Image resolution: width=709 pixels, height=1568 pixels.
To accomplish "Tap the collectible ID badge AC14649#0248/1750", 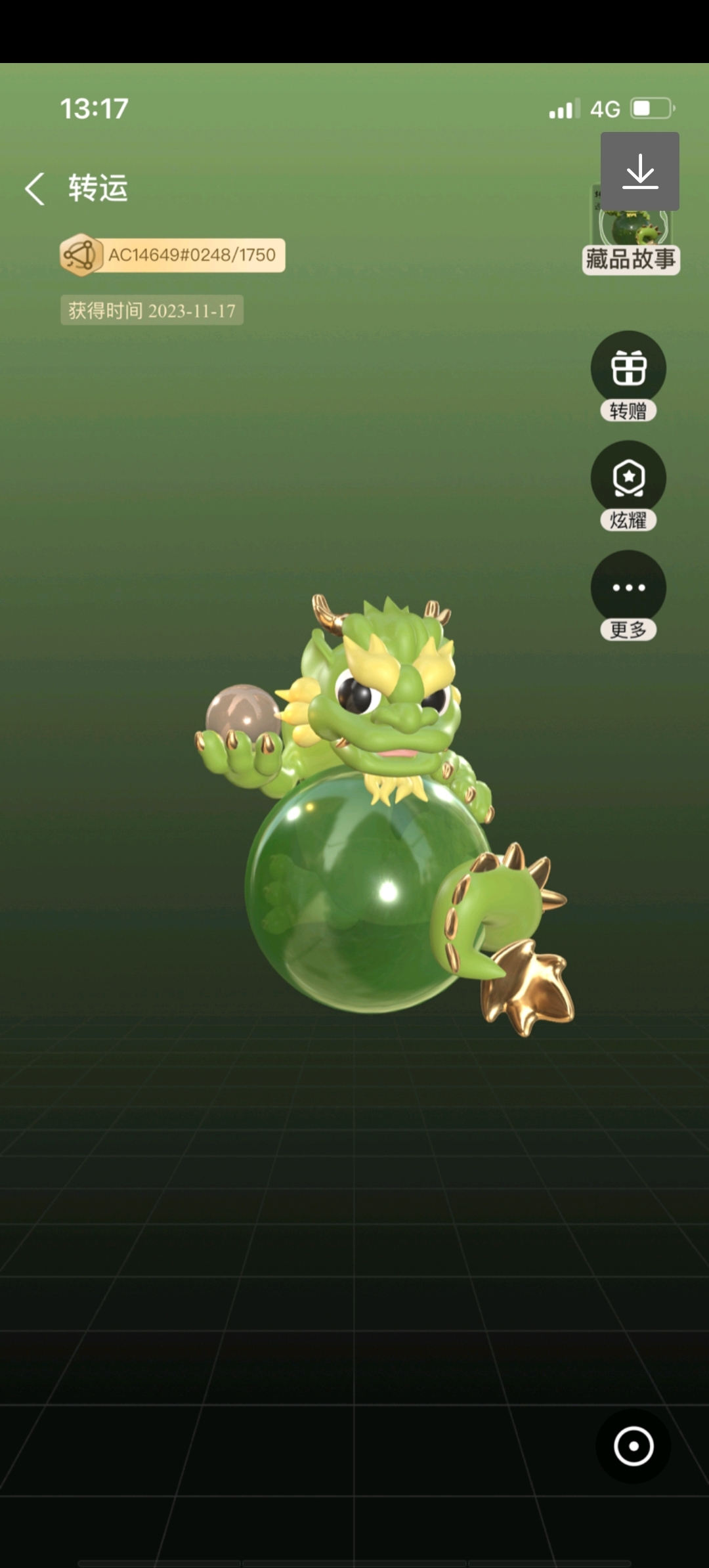I will tap(173, 255).
